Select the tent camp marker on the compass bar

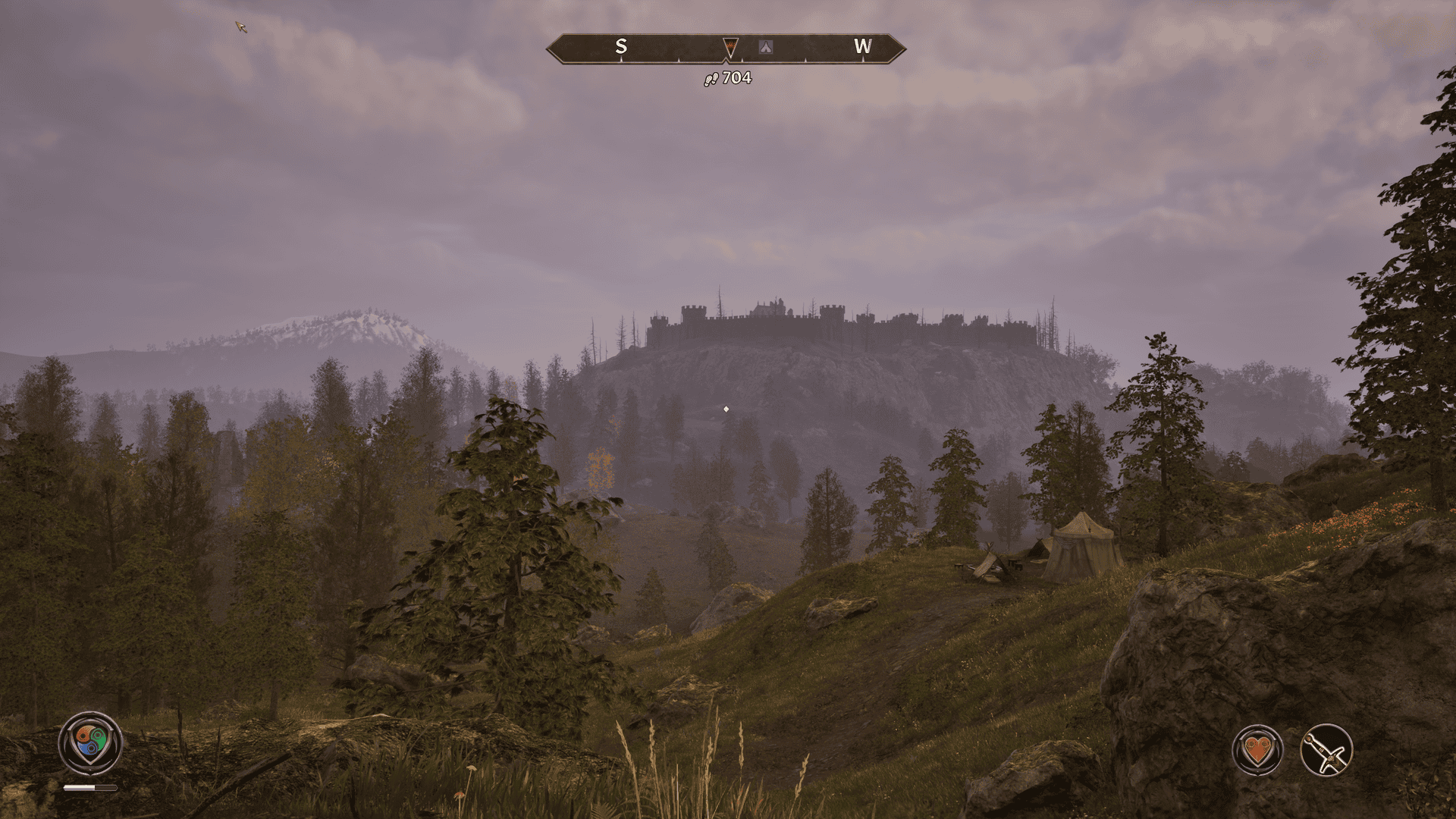click(x=767, y=47)
